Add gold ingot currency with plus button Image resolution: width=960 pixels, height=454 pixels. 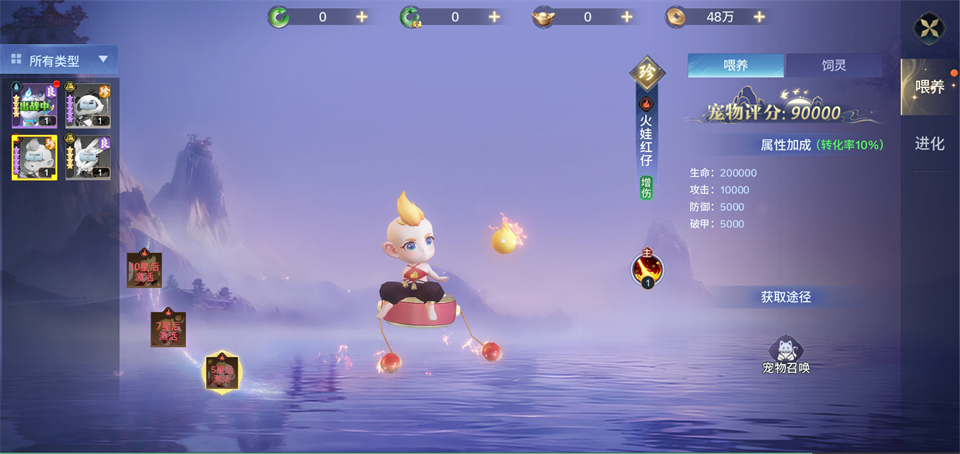pos(627,17)
